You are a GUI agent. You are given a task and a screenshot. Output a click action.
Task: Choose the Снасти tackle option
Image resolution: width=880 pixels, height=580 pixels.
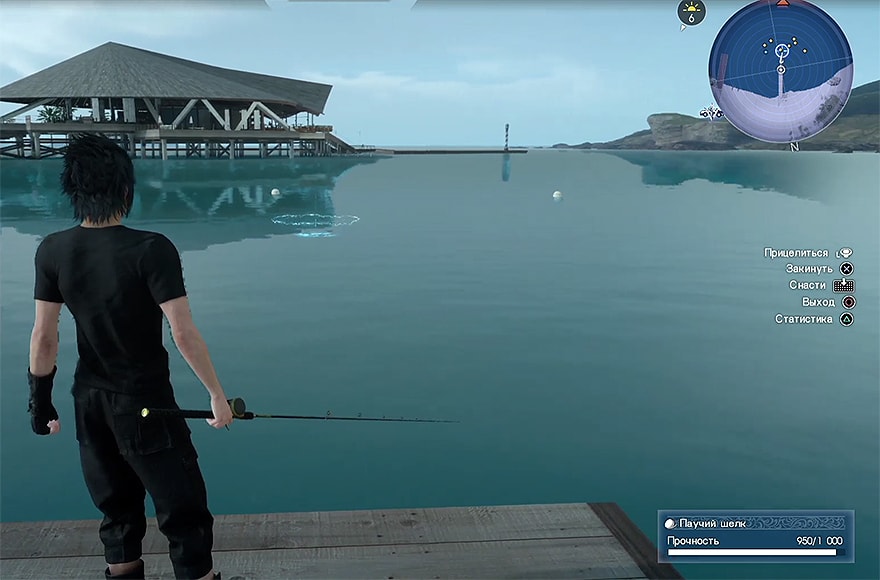[818, 285]
